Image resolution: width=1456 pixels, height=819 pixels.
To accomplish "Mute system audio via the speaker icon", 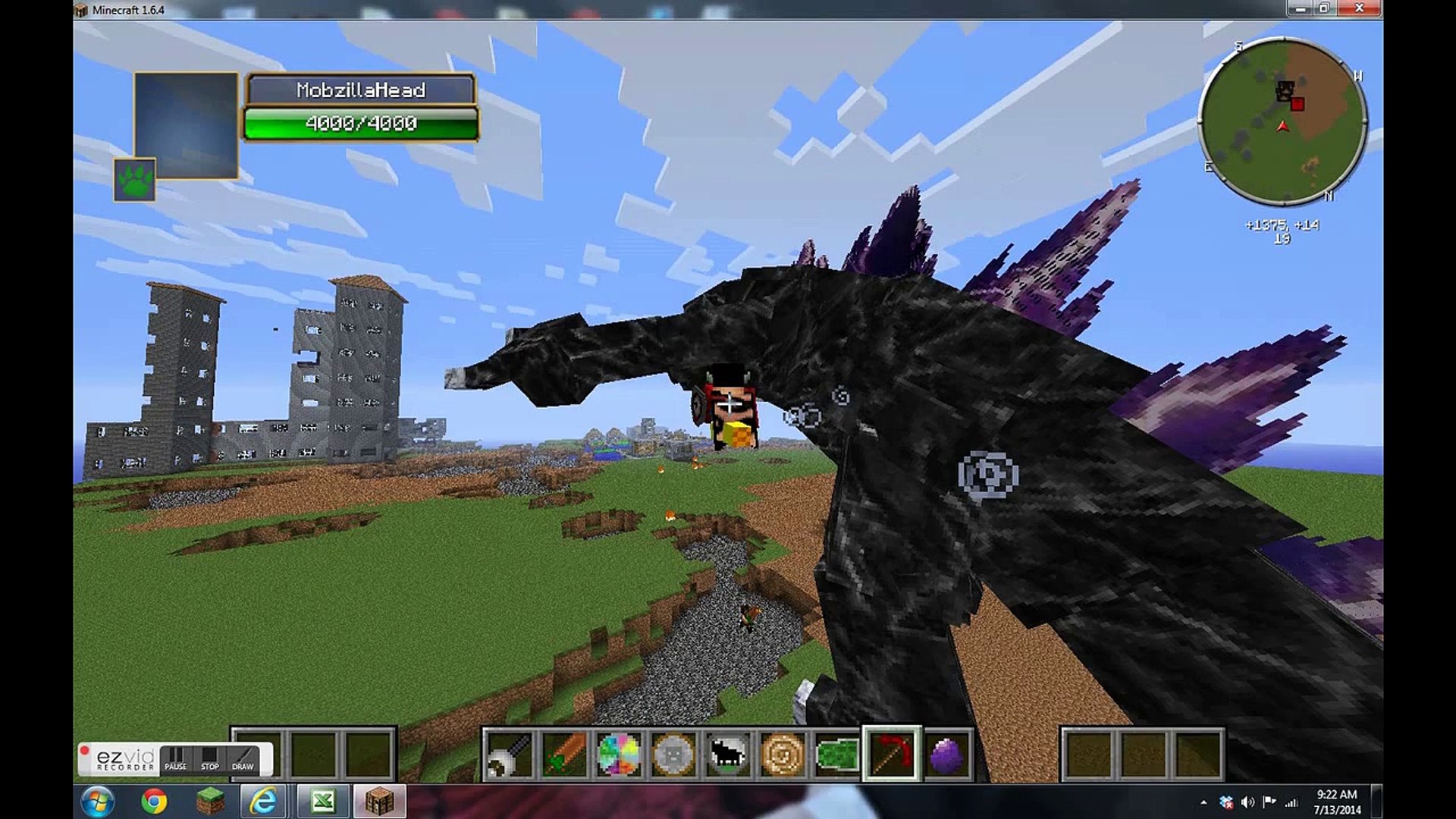I will 1247,802.
